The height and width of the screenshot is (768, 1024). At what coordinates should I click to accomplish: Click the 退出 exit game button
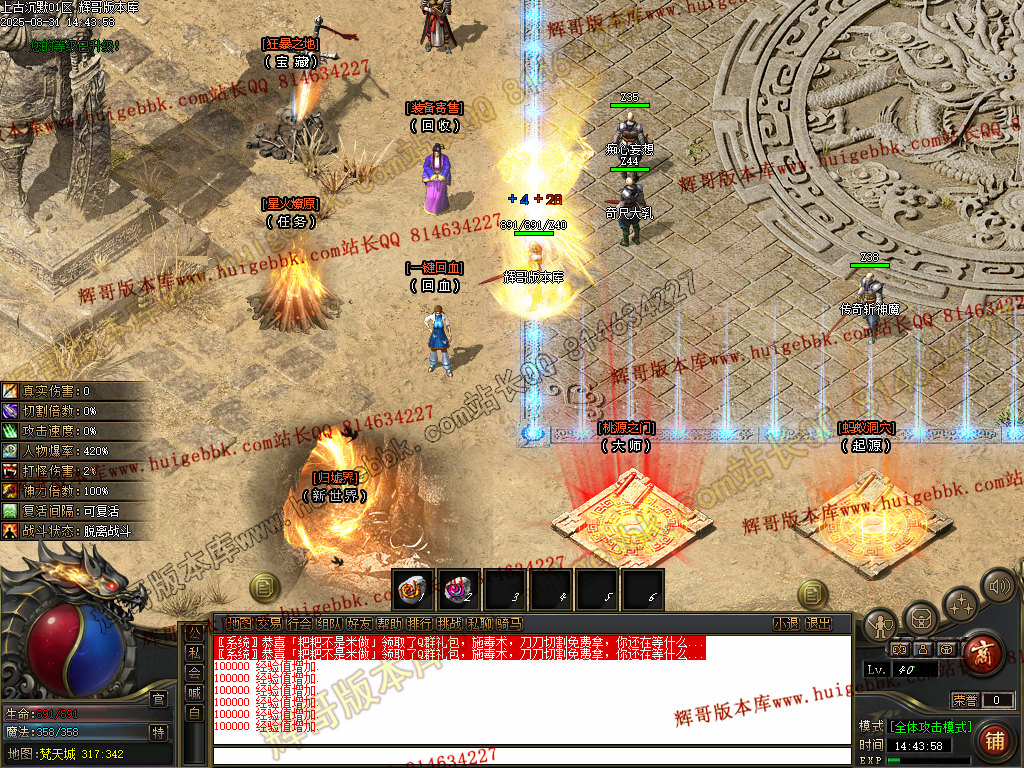pyautogui.click(x=818, y=623)
